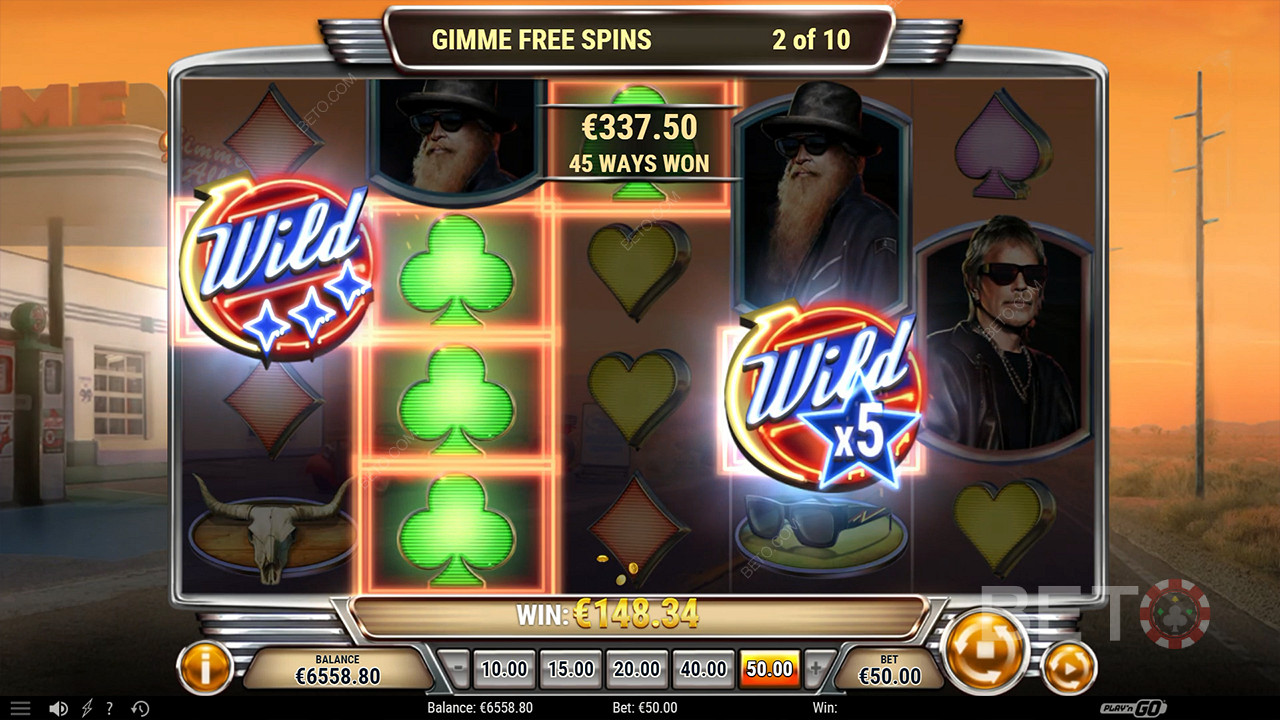Viewport: 1280px width, 720px height.
Task: Open the question mark help
Action: (x=110, y=709)
